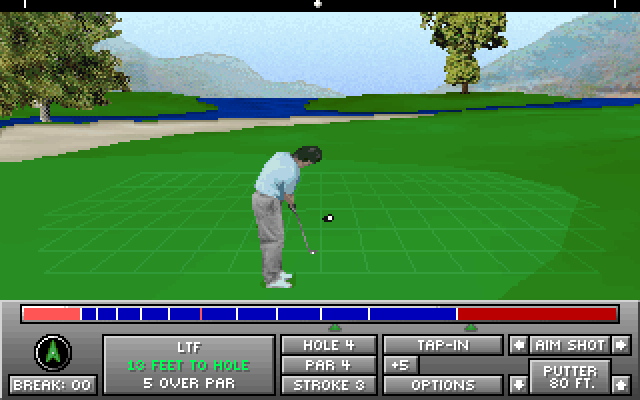Decrease club with the arrow left of PUTTER
Viewport: 640px width, 400px height.
tap(518, 383)
